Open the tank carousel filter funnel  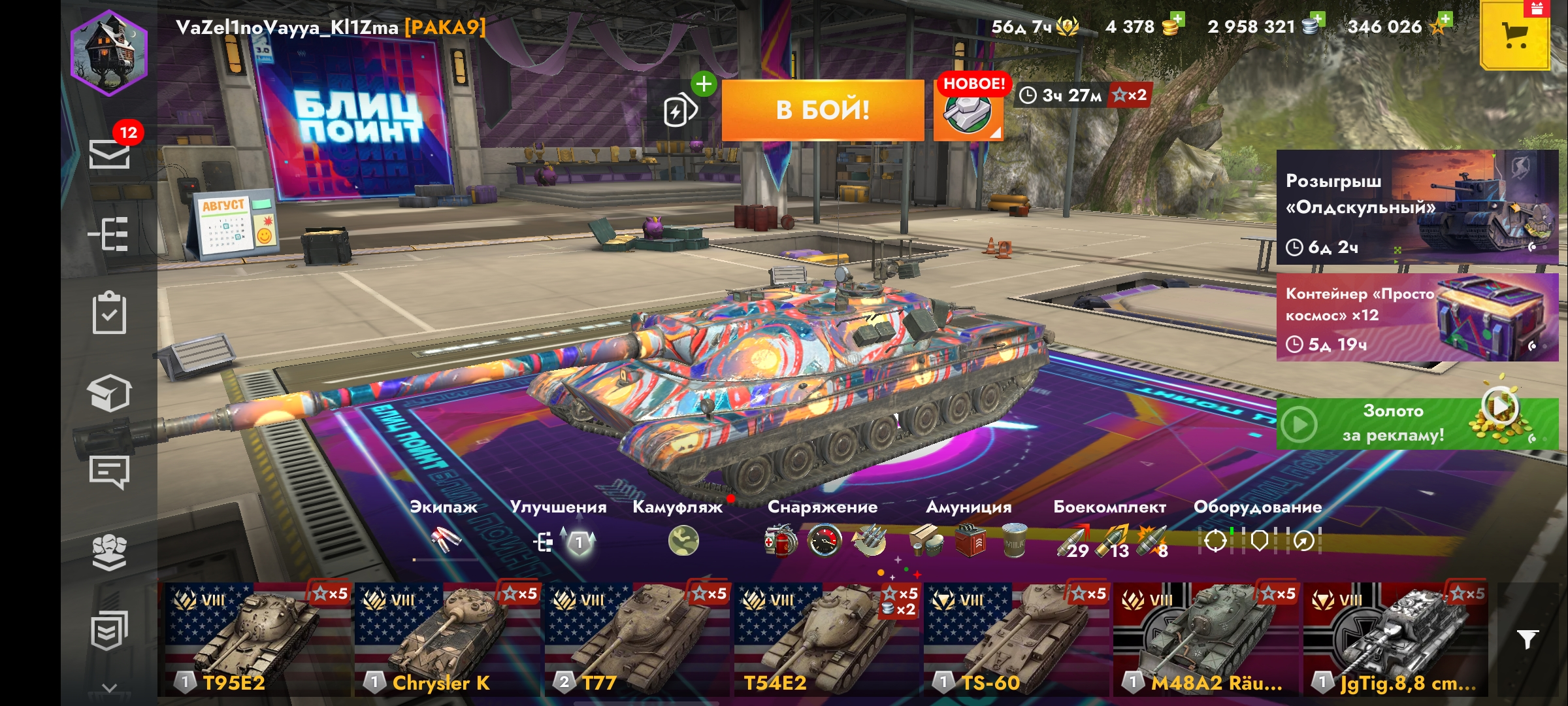1527,639
